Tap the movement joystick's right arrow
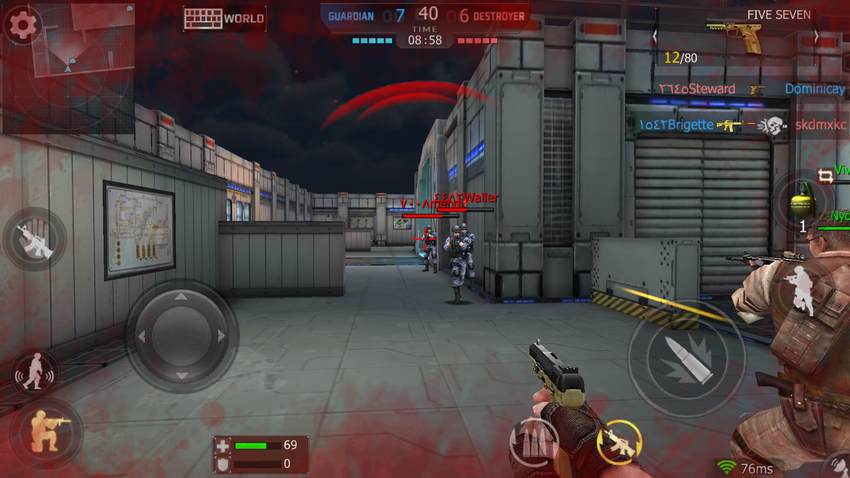 221,337
